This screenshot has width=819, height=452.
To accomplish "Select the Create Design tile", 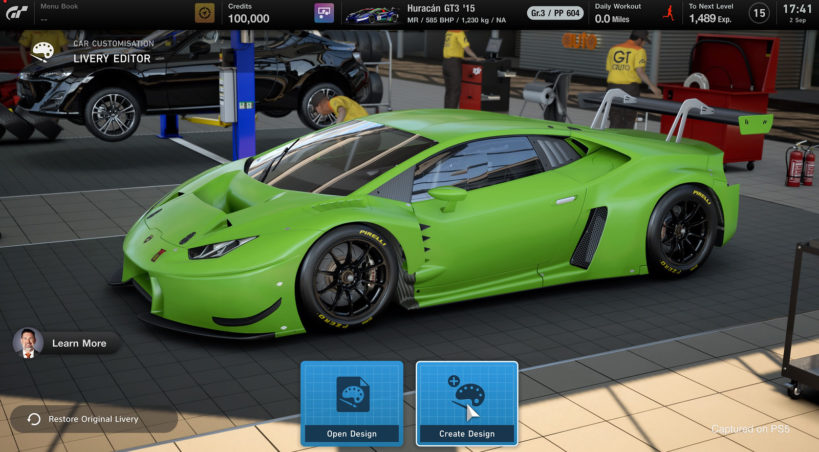I will (x=467, y=402).
